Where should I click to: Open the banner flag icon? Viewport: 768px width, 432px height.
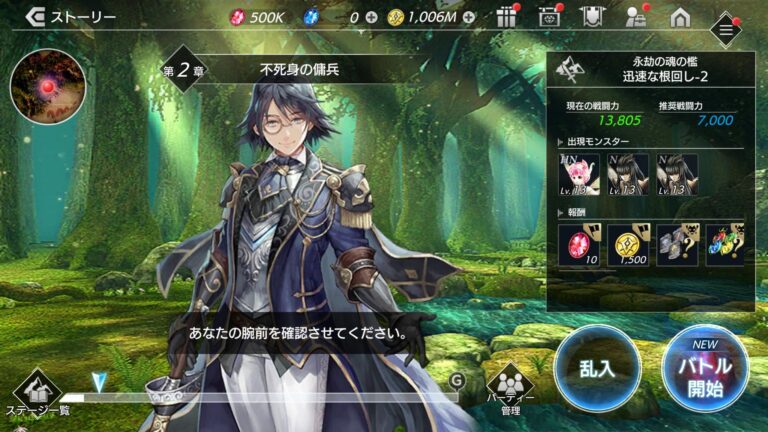591,17
